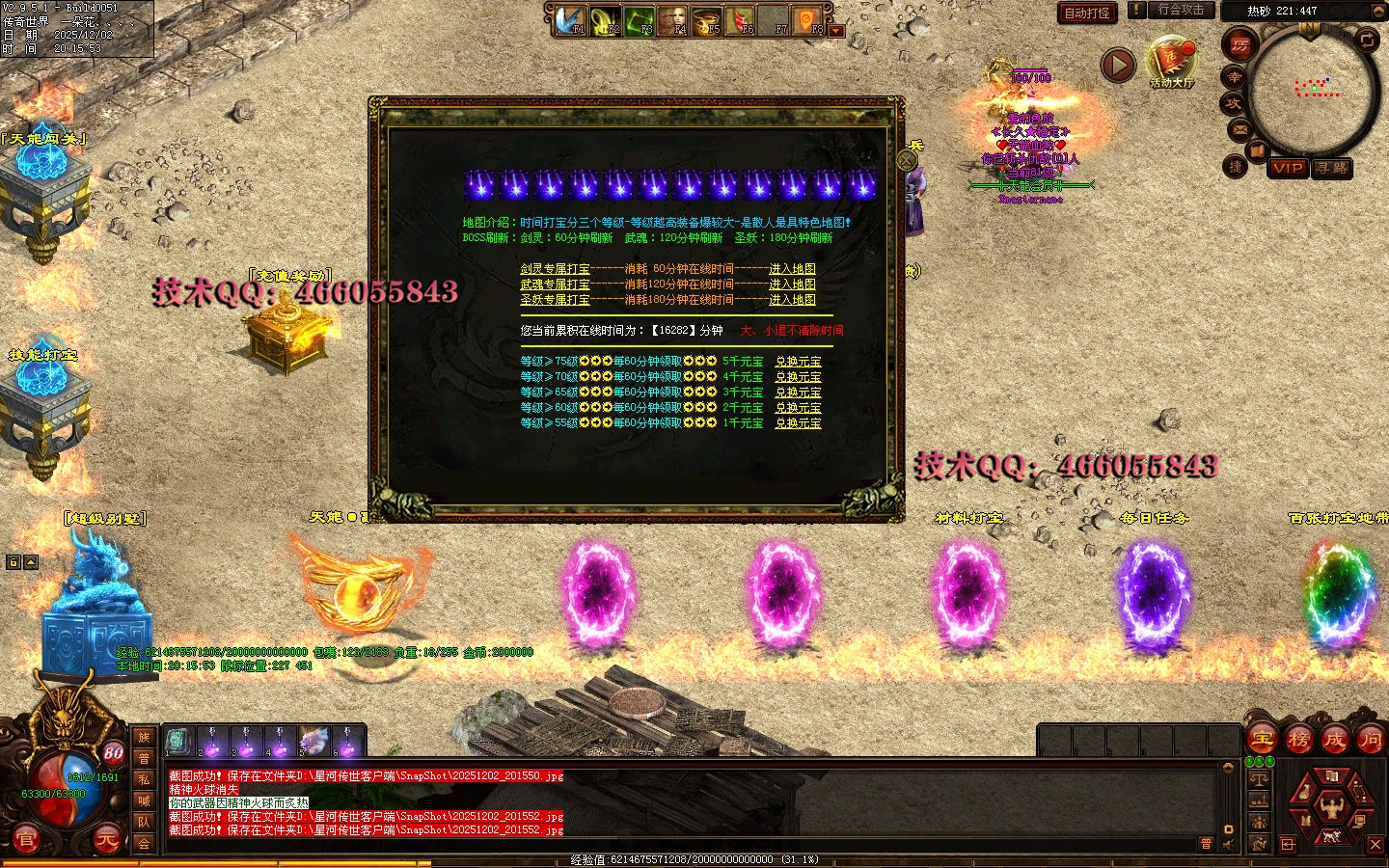Open the 榜 ranking round button
1389x868 pixels.
[1298, 740]
